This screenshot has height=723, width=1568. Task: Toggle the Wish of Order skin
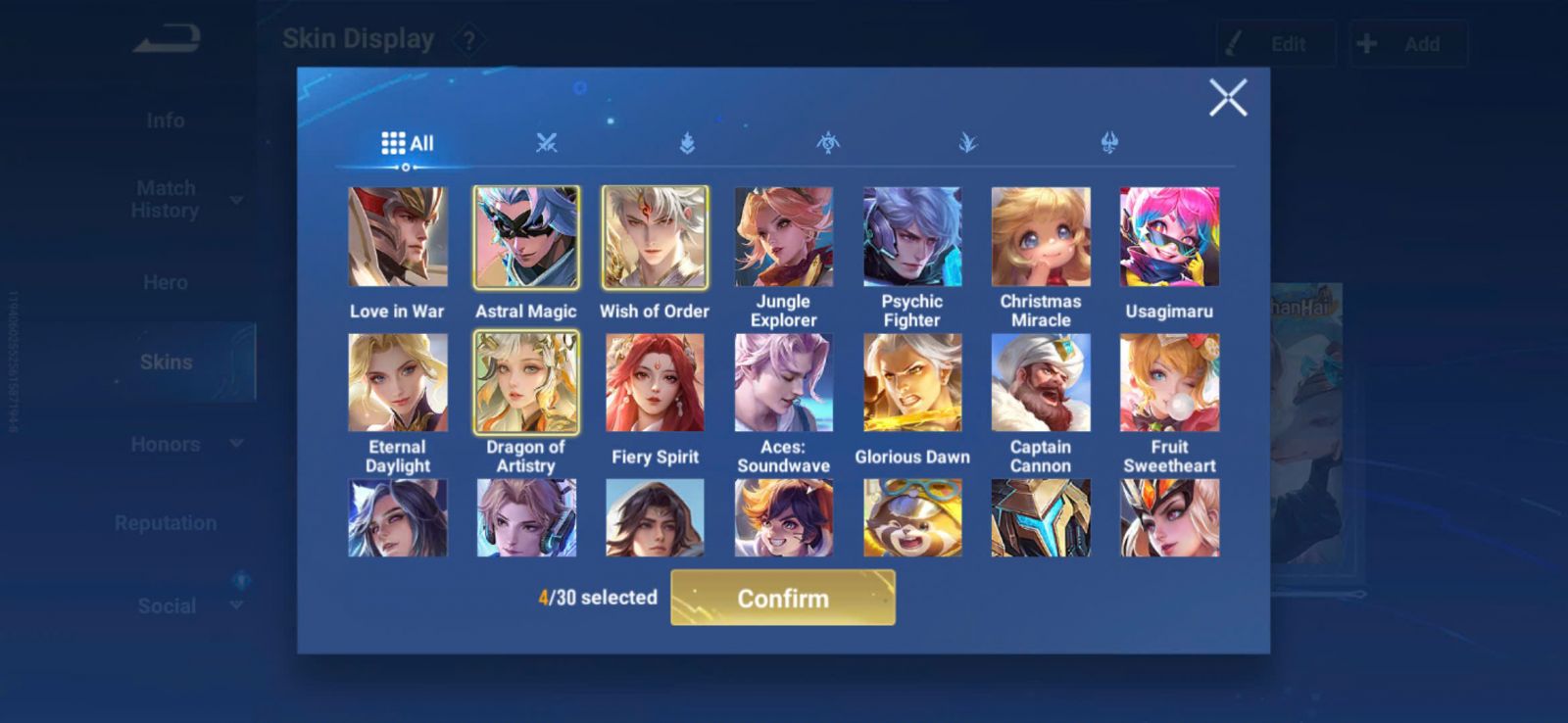(655, 237)
